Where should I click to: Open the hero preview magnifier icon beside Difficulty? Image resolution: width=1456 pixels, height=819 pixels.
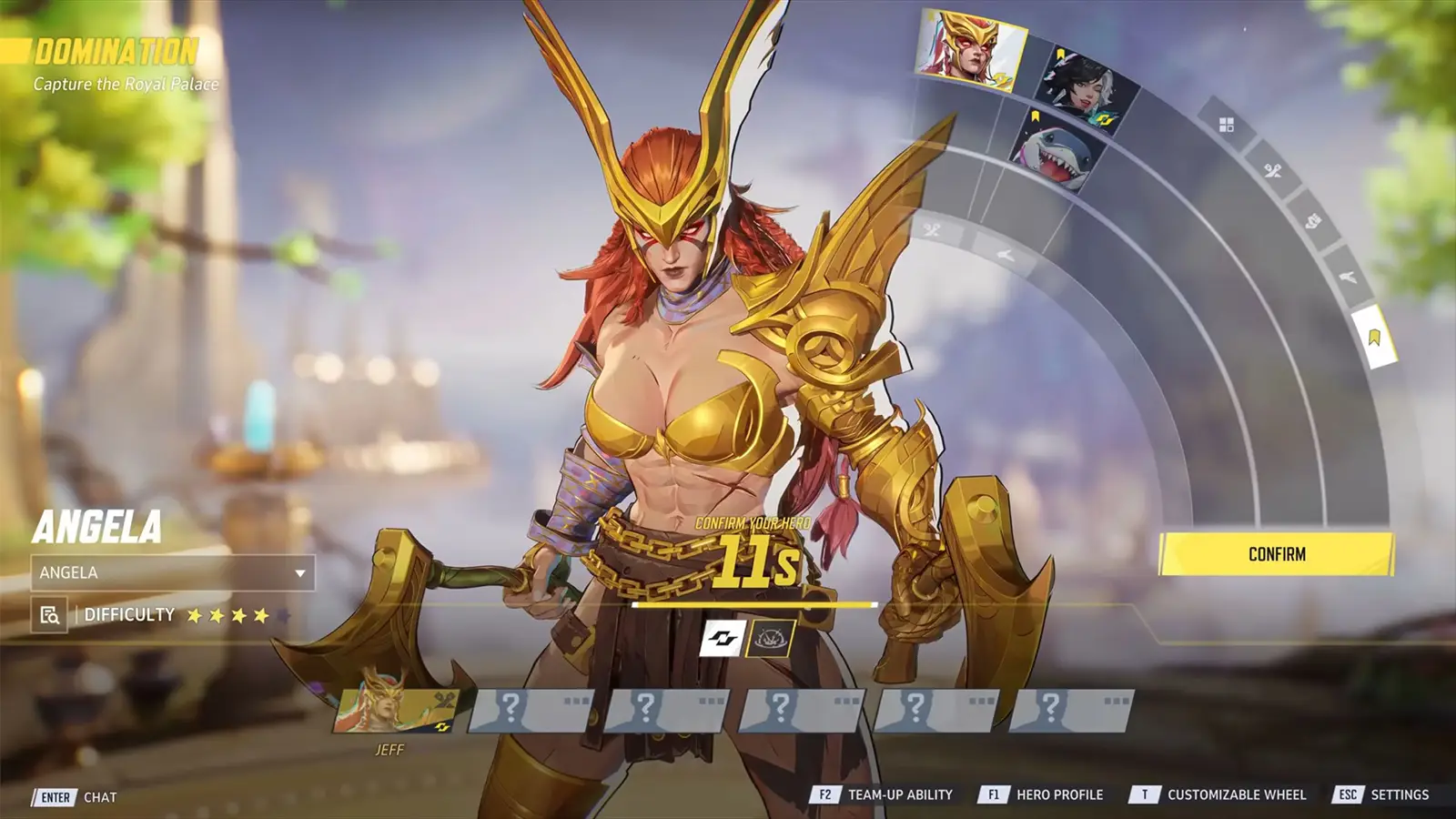(52, 615)
